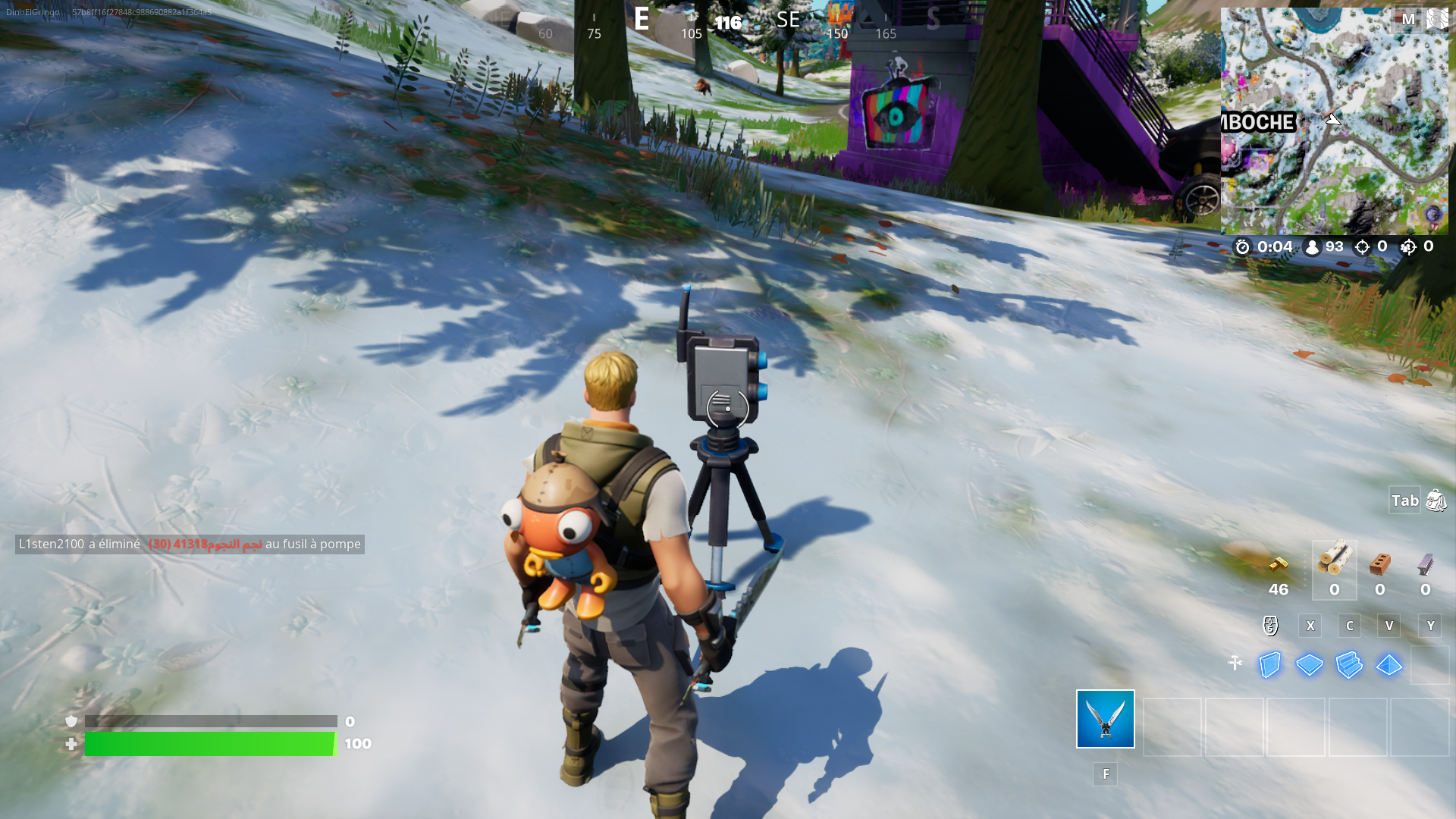Click the elimination feed message from L1sten2100
Image resolution: width=1456 pixels, height=819 pixels.
pos(190,544)
